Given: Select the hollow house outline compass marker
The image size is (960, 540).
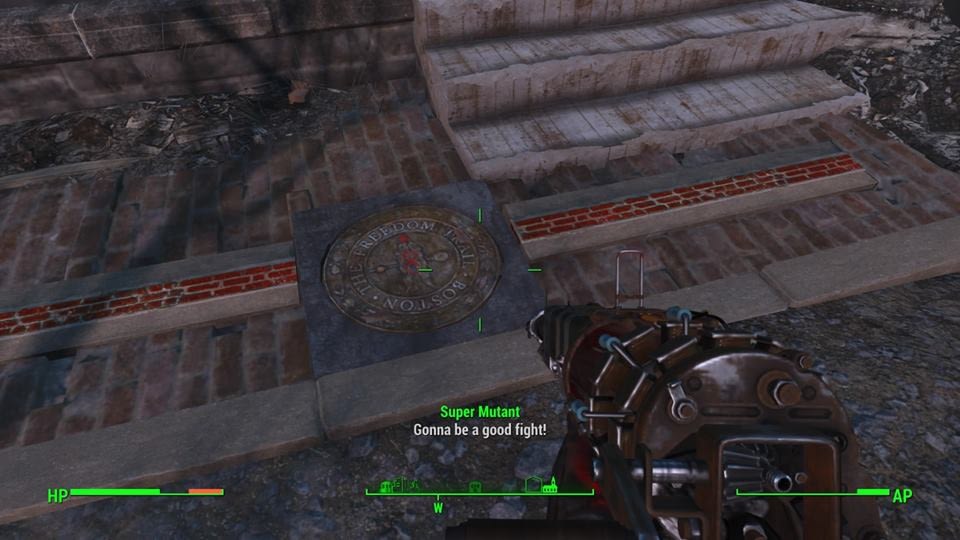Looking at the screenshot, I should pos(533,485).
